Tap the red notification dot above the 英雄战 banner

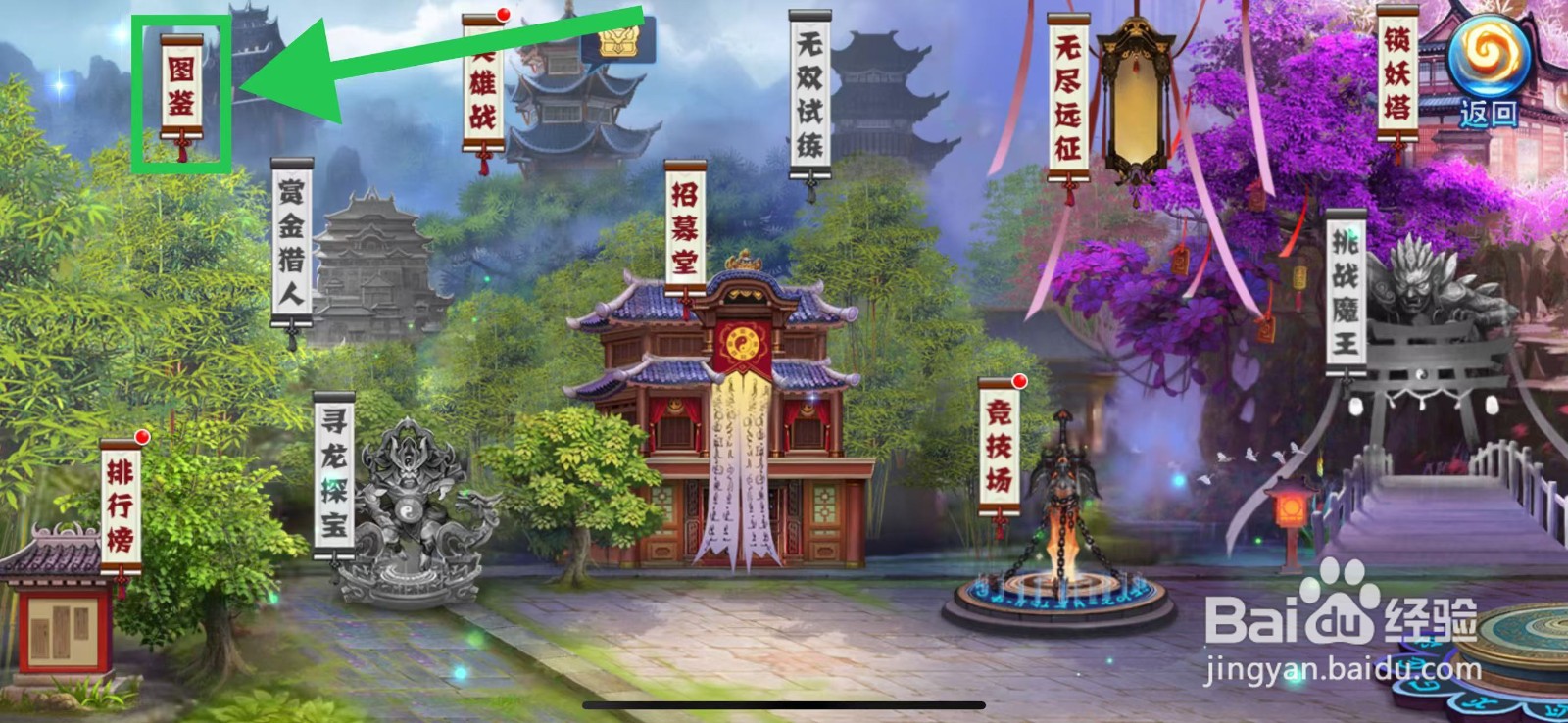click(x=504, y=15)
